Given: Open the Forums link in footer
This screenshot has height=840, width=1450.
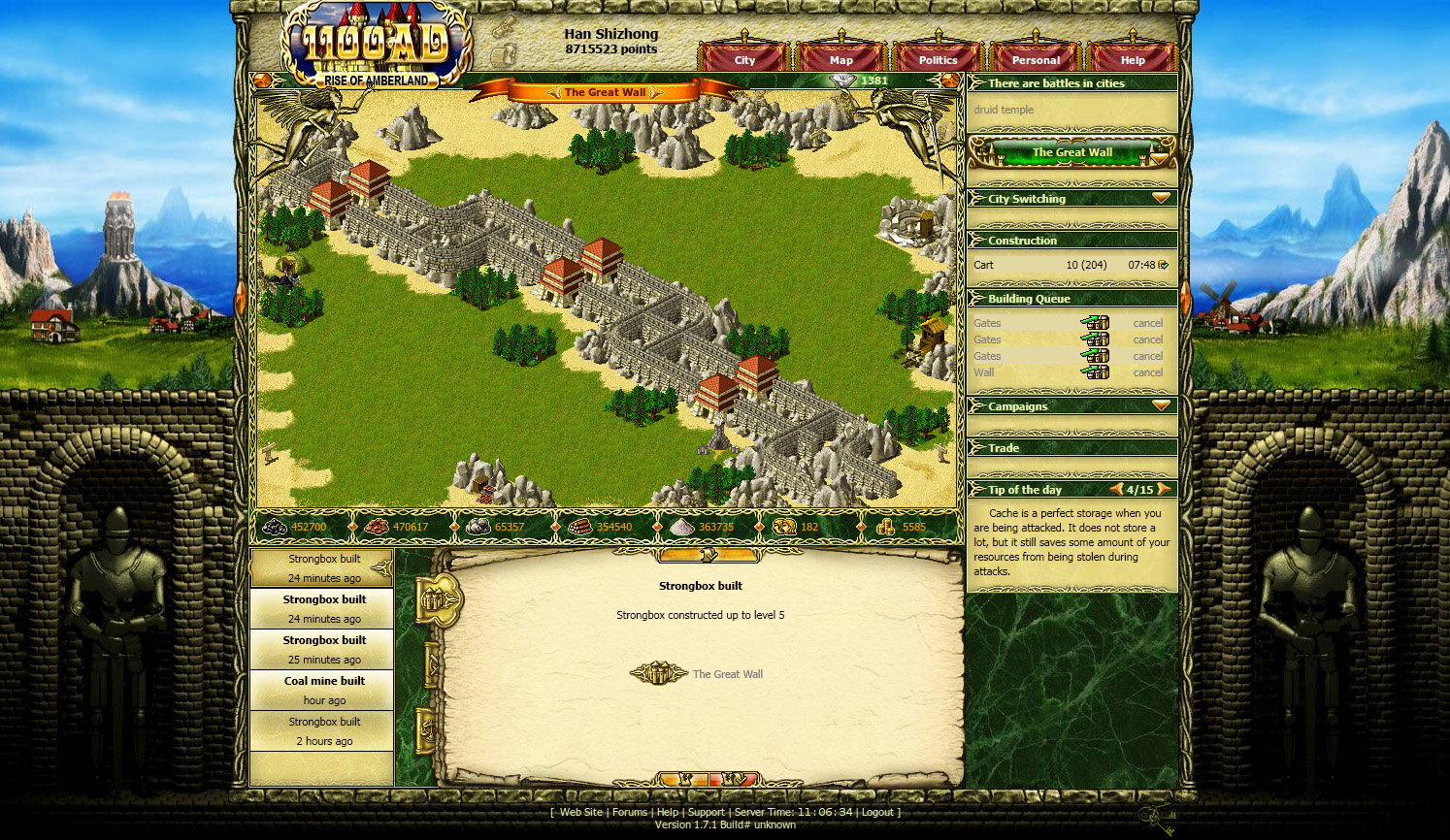Looking at the screenshot, I should [629, 813].
